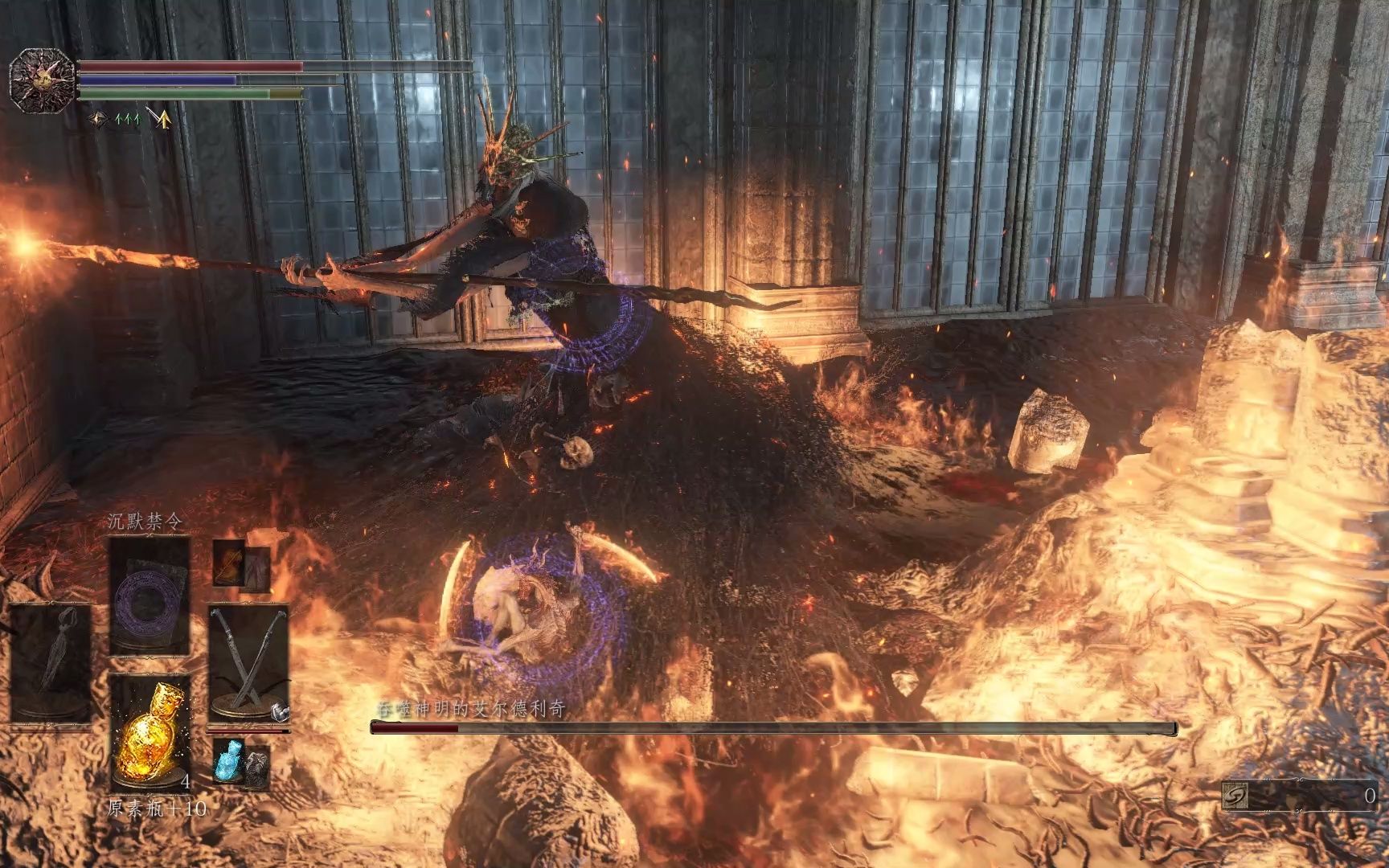Image resolution: width=1389 pixels, height=868 pixels.
Task: Click the Warrior of Sunlight covenant emblem
Action: (x=42, y=77)
